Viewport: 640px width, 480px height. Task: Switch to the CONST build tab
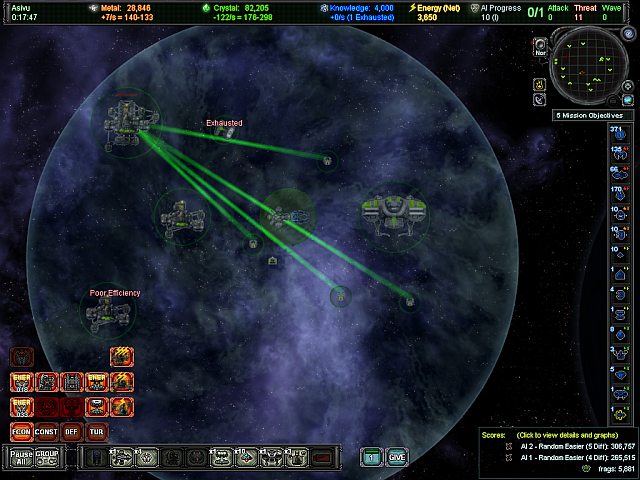[47, 432]
